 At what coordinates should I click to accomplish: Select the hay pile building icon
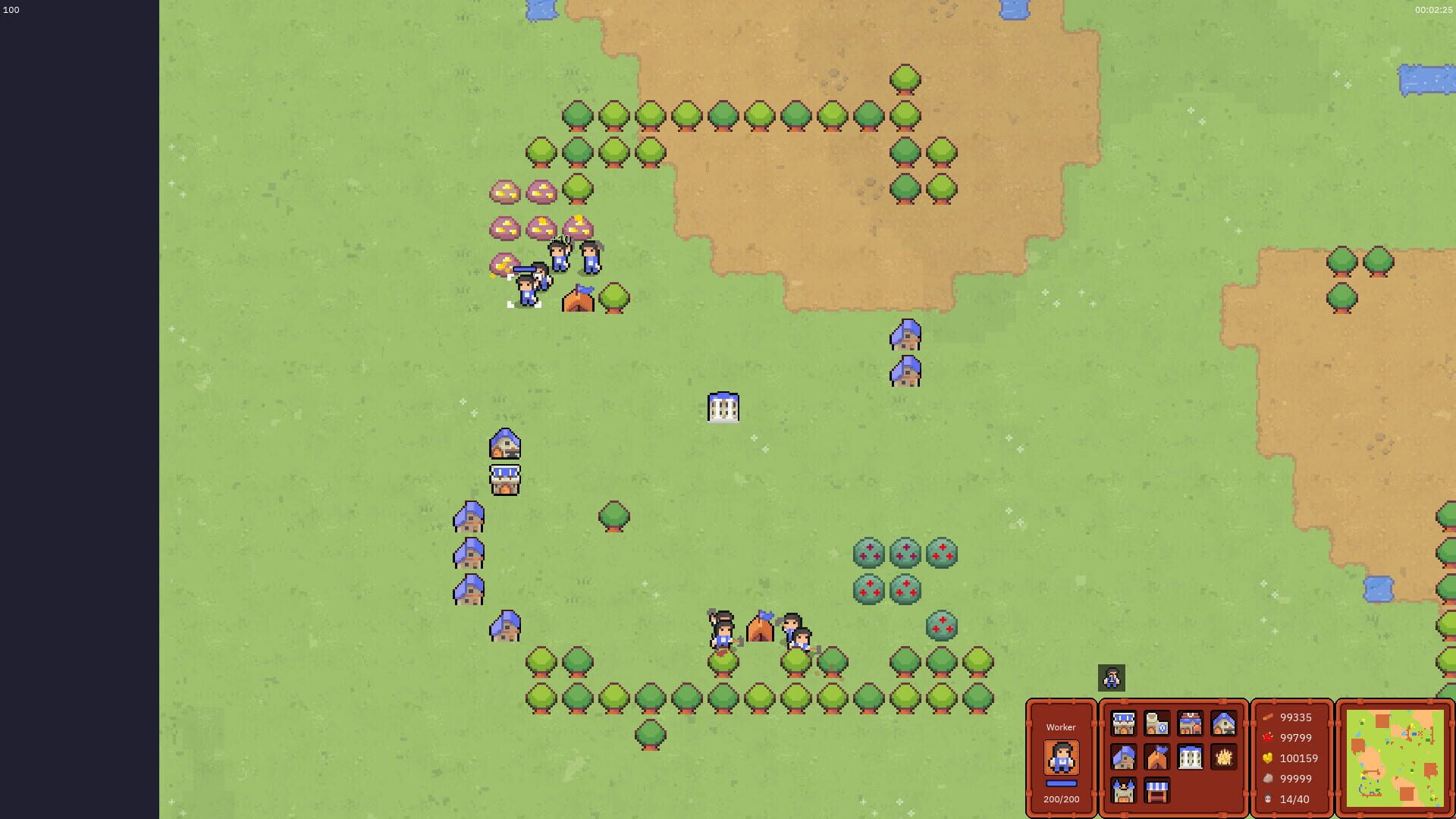click(1222, 757)
